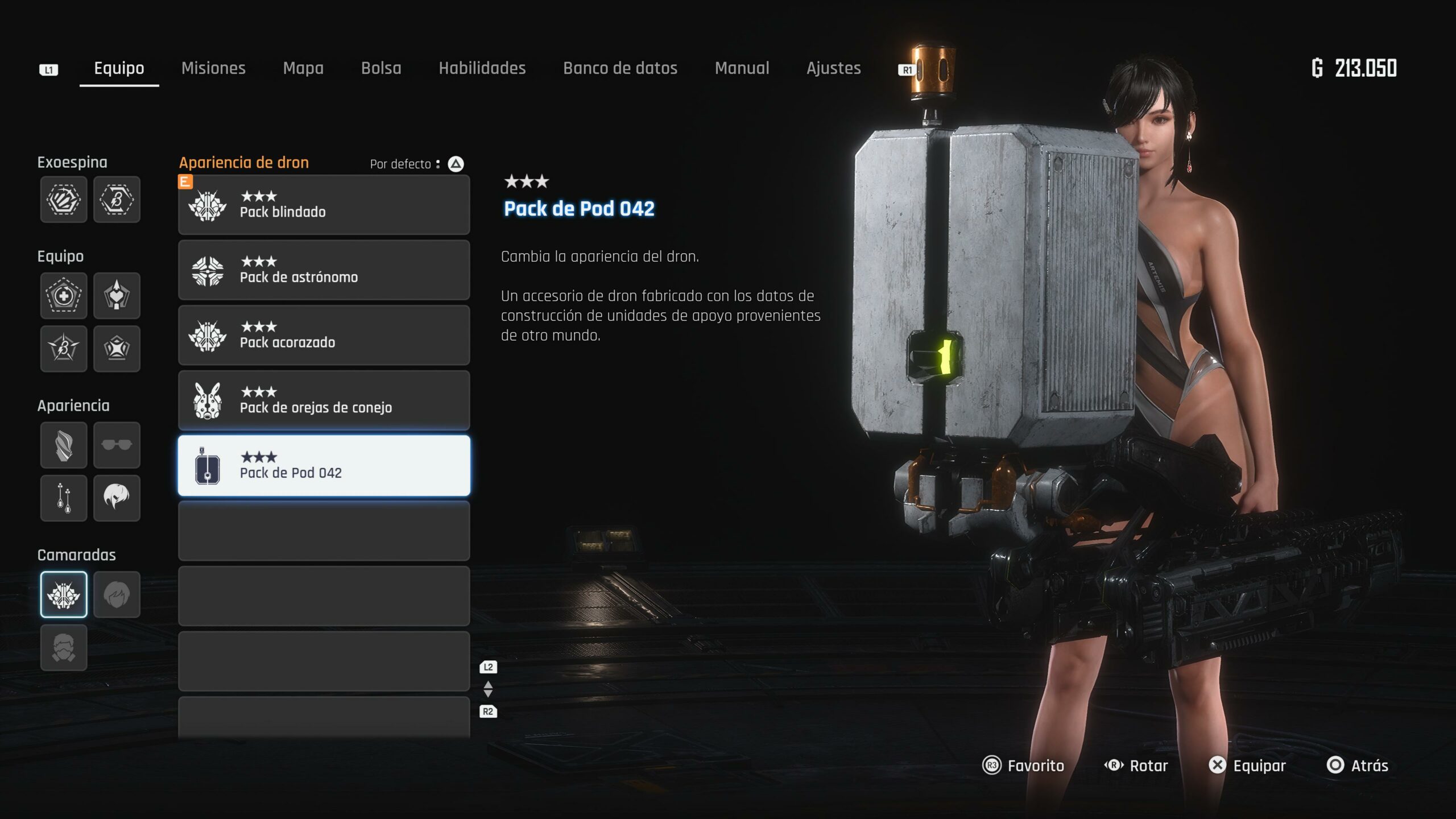Open the Ajustes tab
The width and height of the screenshot is (1456, 819).
(x=833, y=68)
